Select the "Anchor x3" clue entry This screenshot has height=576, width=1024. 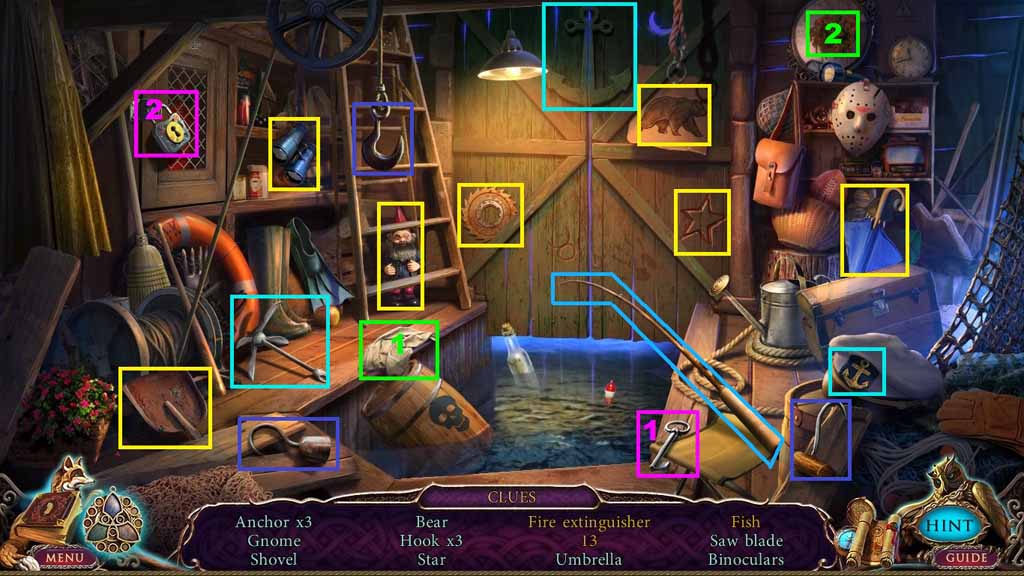(274, 522)
